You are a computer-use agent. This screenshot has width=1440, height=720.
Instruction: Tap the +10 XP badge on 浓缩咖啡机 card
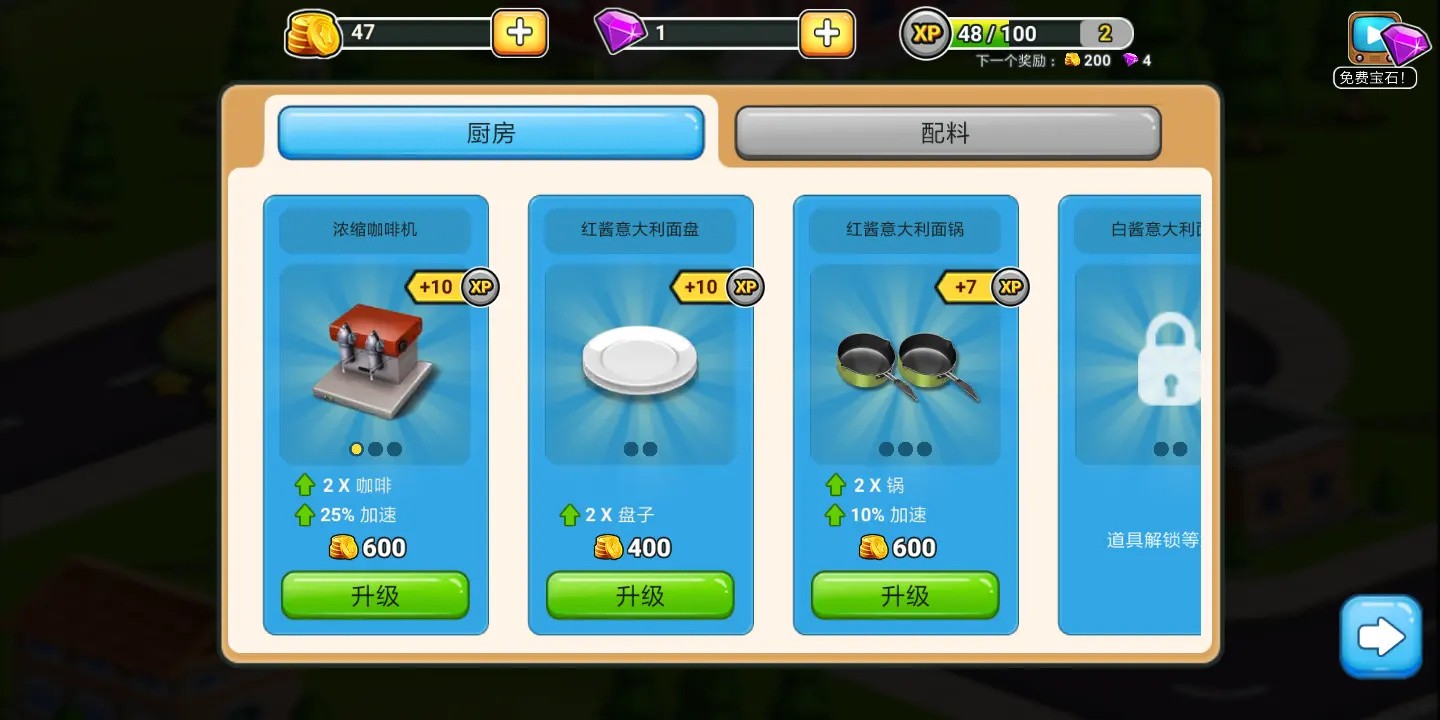pyautogui.click(x=451, y=287)
